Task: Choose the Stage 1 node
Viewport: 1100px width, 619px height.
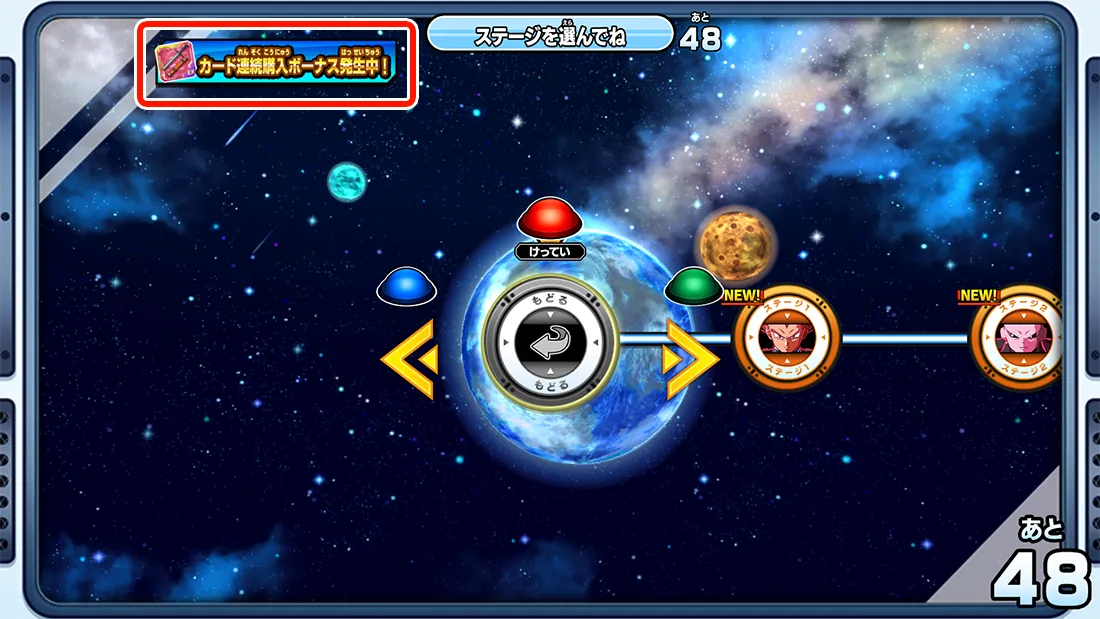Action: tap(786, 340)
